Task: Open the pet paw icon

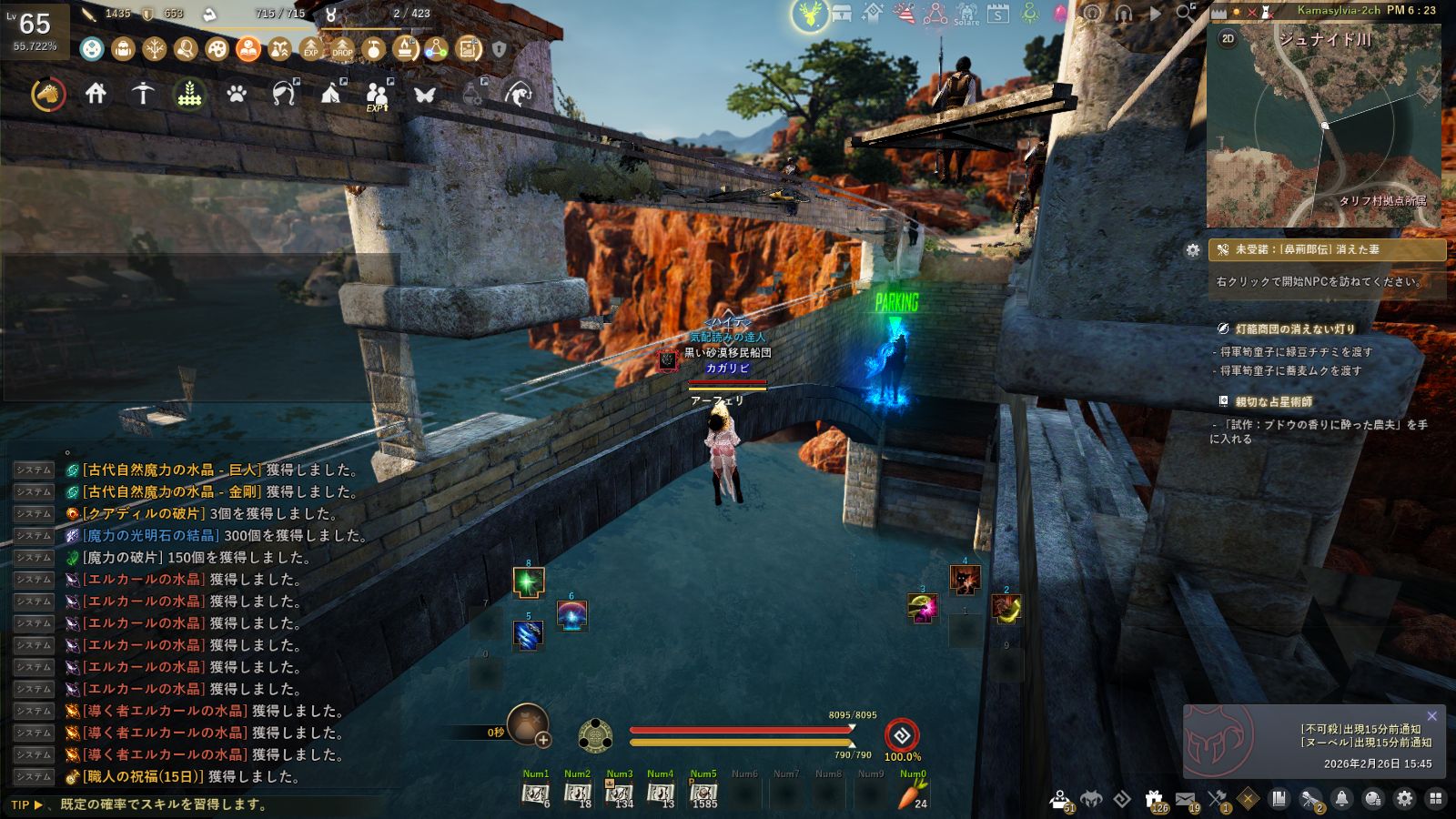Action: coord(237,94)
